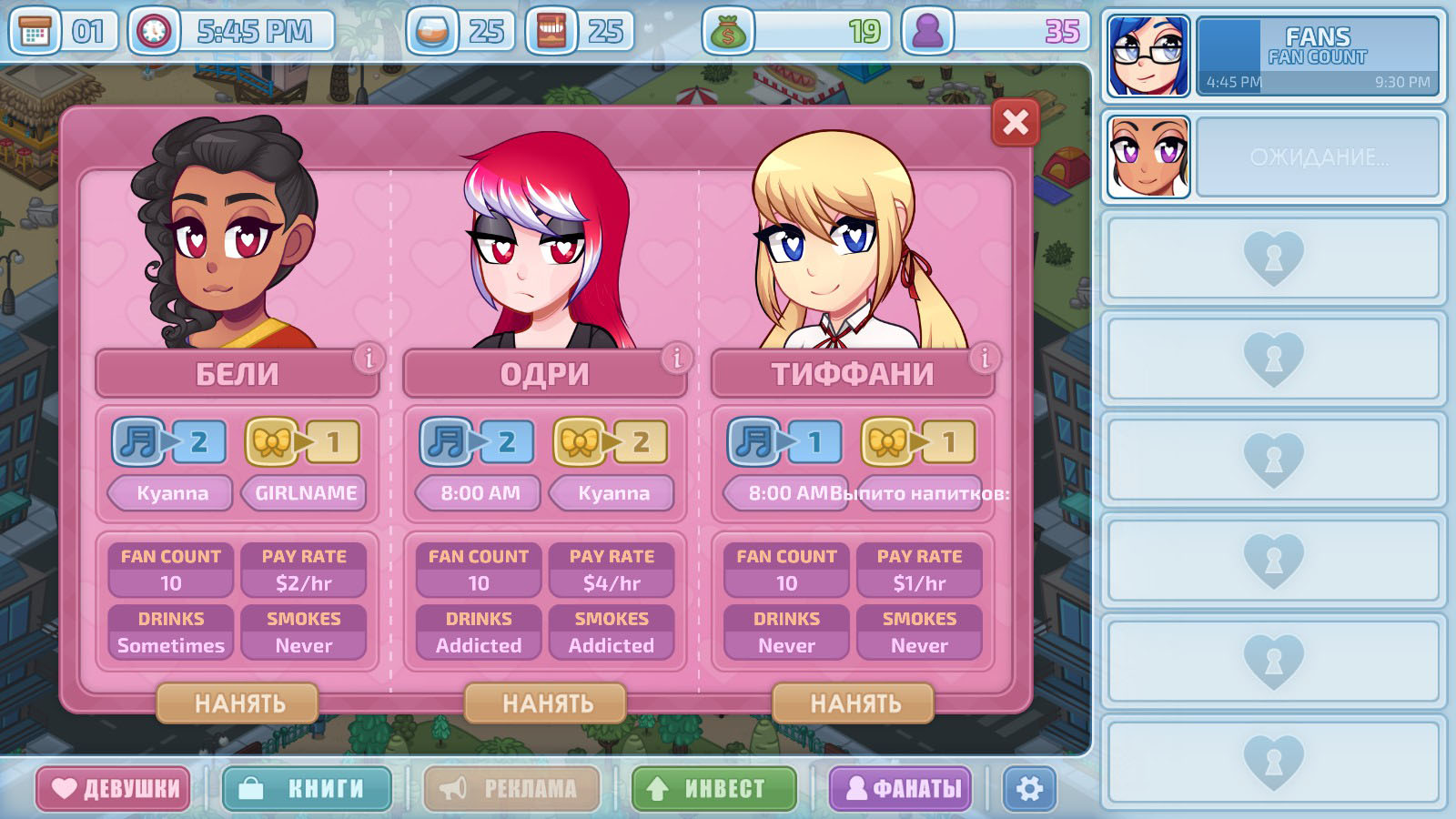Select Тиффани's portrait card
1456x819 pixels.
click(853, 246)
